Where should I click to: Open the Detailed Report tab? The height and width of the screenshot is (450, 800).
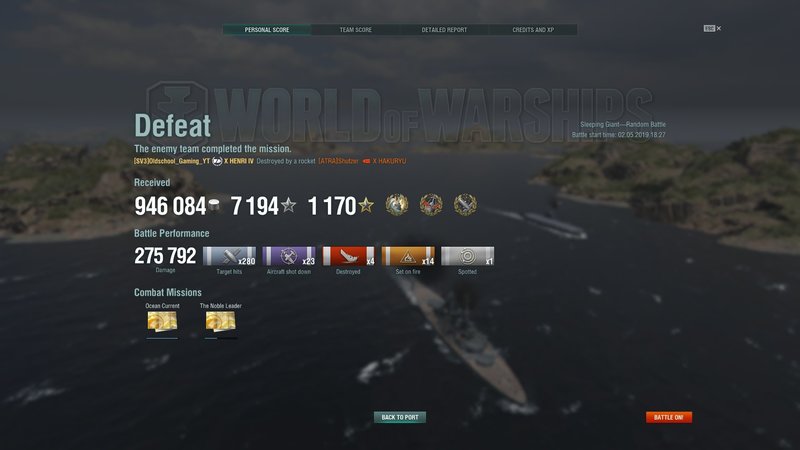(x=443, y=30)
